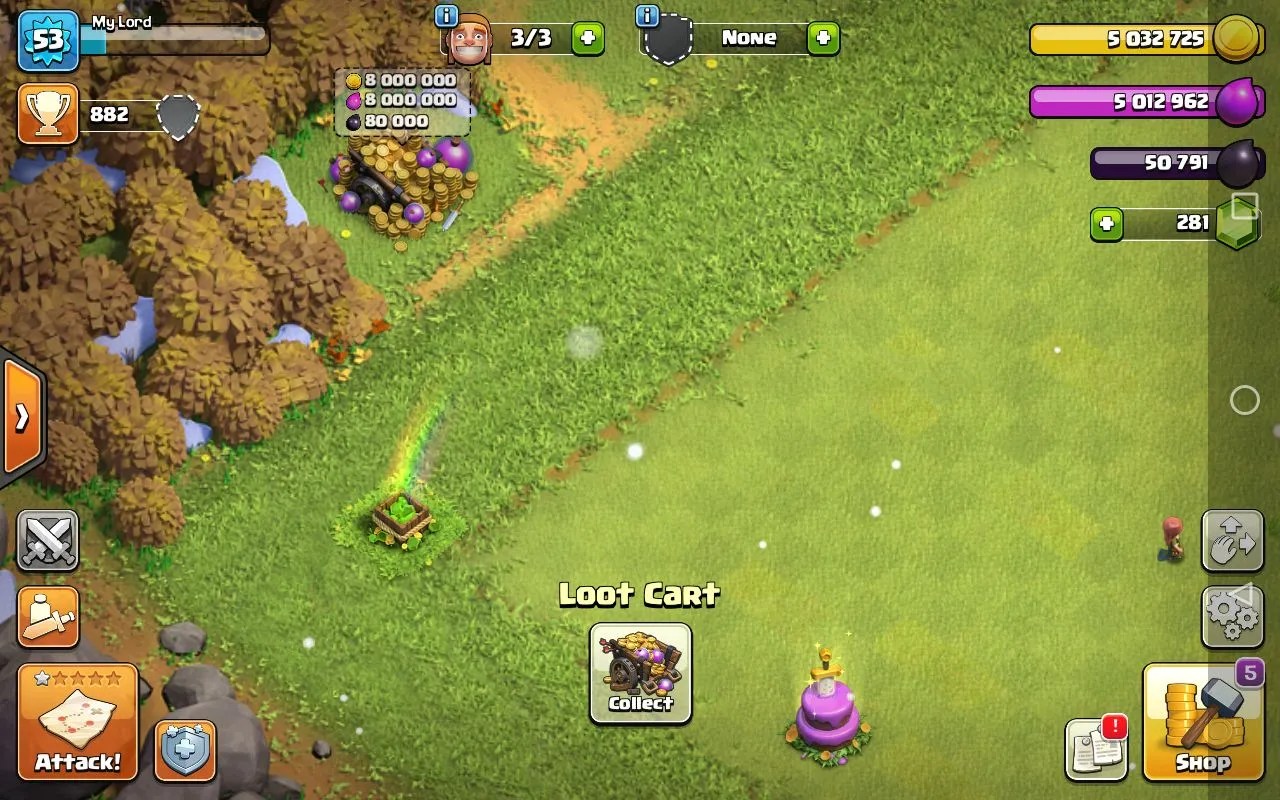
Task: Tap the Android home circle button
Action: pyautogui.click(x=1244, y=400)
